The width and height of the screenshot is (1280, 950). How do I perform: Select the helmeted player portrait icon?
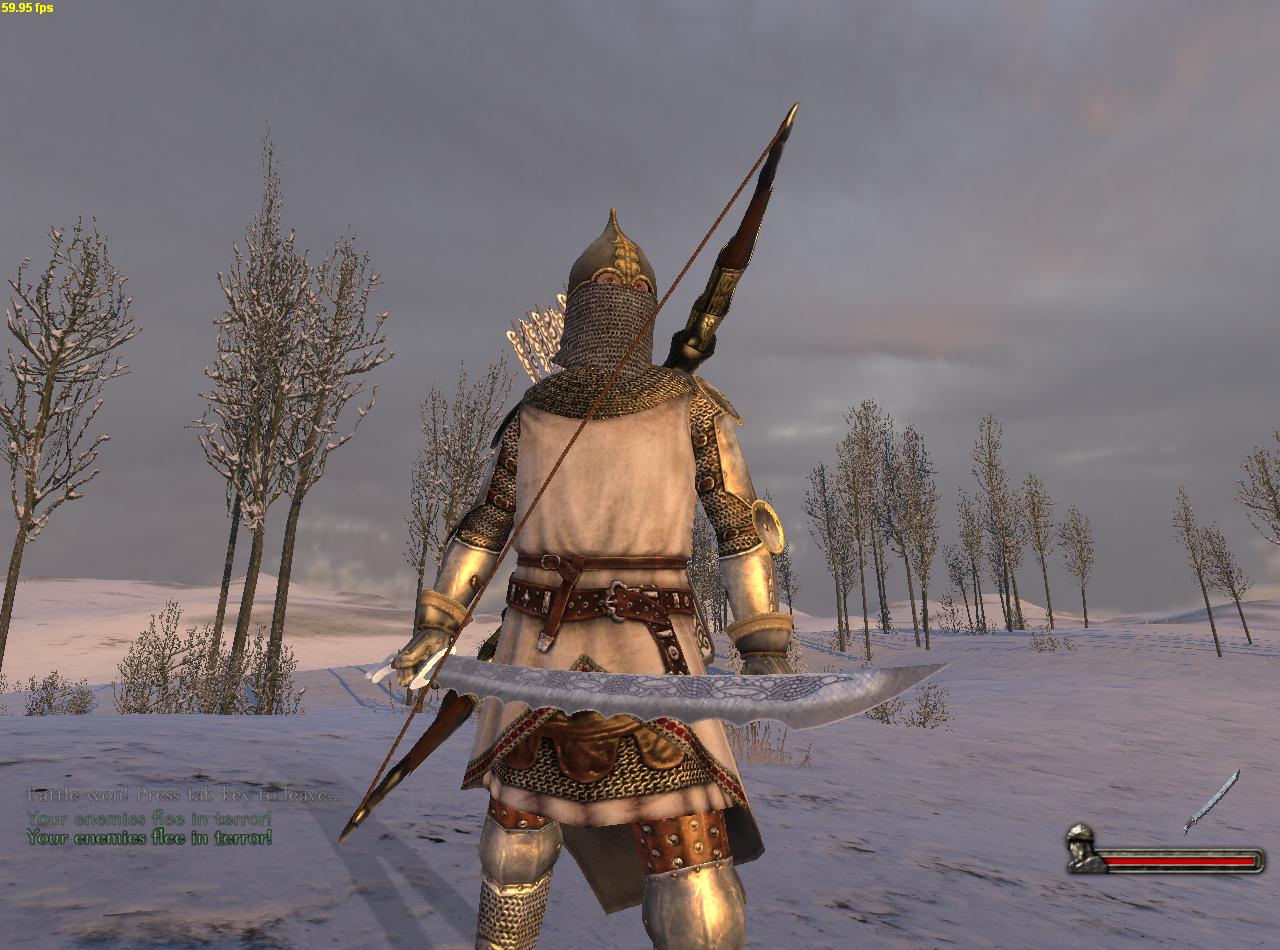coord(1082,848)
